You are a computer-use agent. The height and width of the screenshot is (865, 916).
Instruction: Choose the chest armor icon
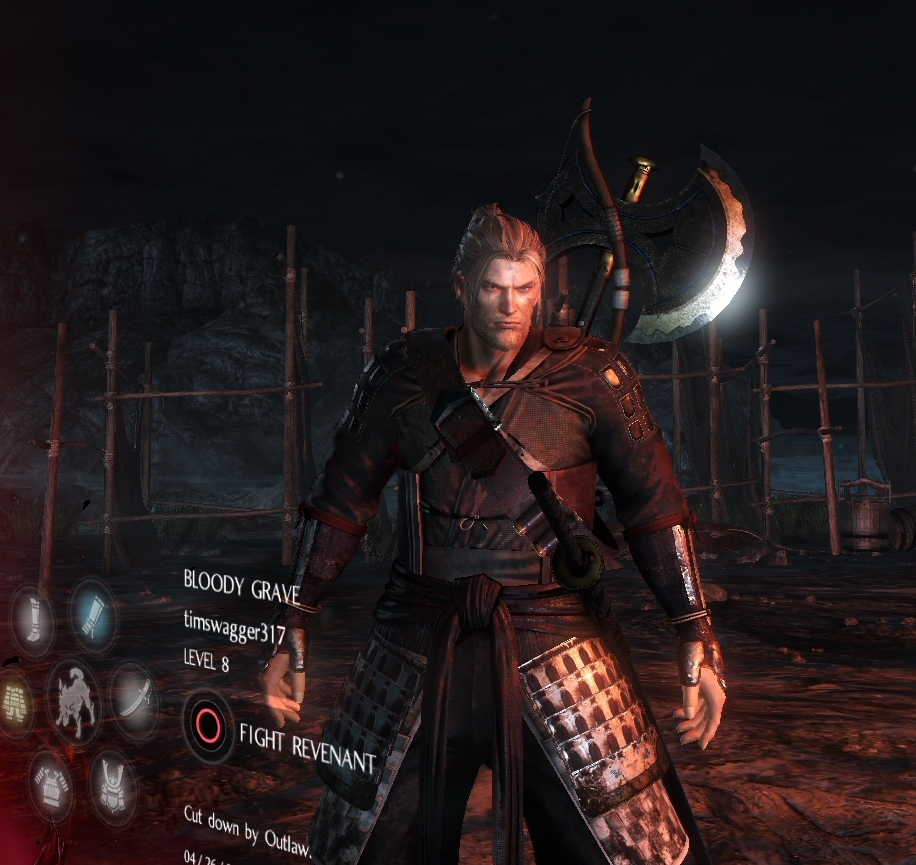click(49, 783)
